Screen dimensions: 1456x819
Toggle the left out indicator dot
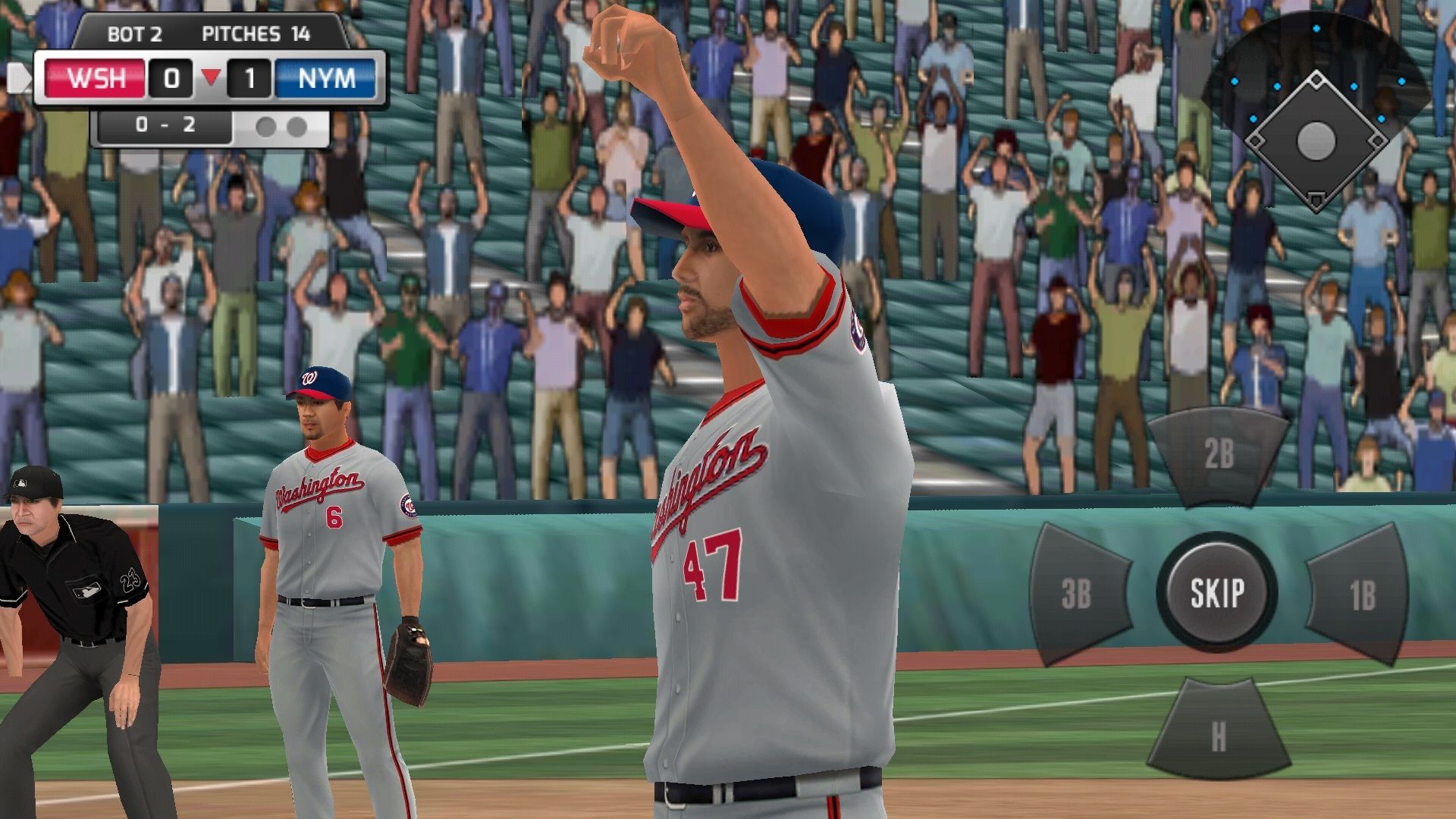[x=264, y=127]
